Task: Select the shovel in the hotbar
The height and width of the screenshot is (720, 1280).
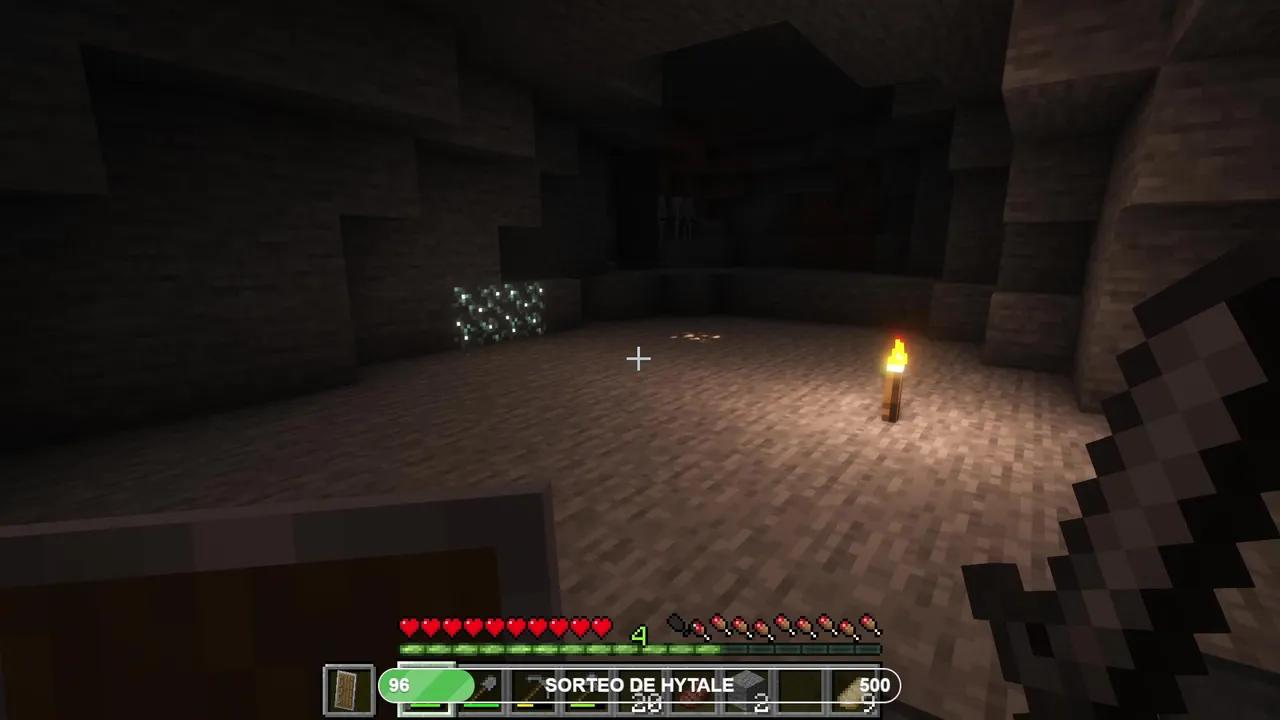Action: 487,686
